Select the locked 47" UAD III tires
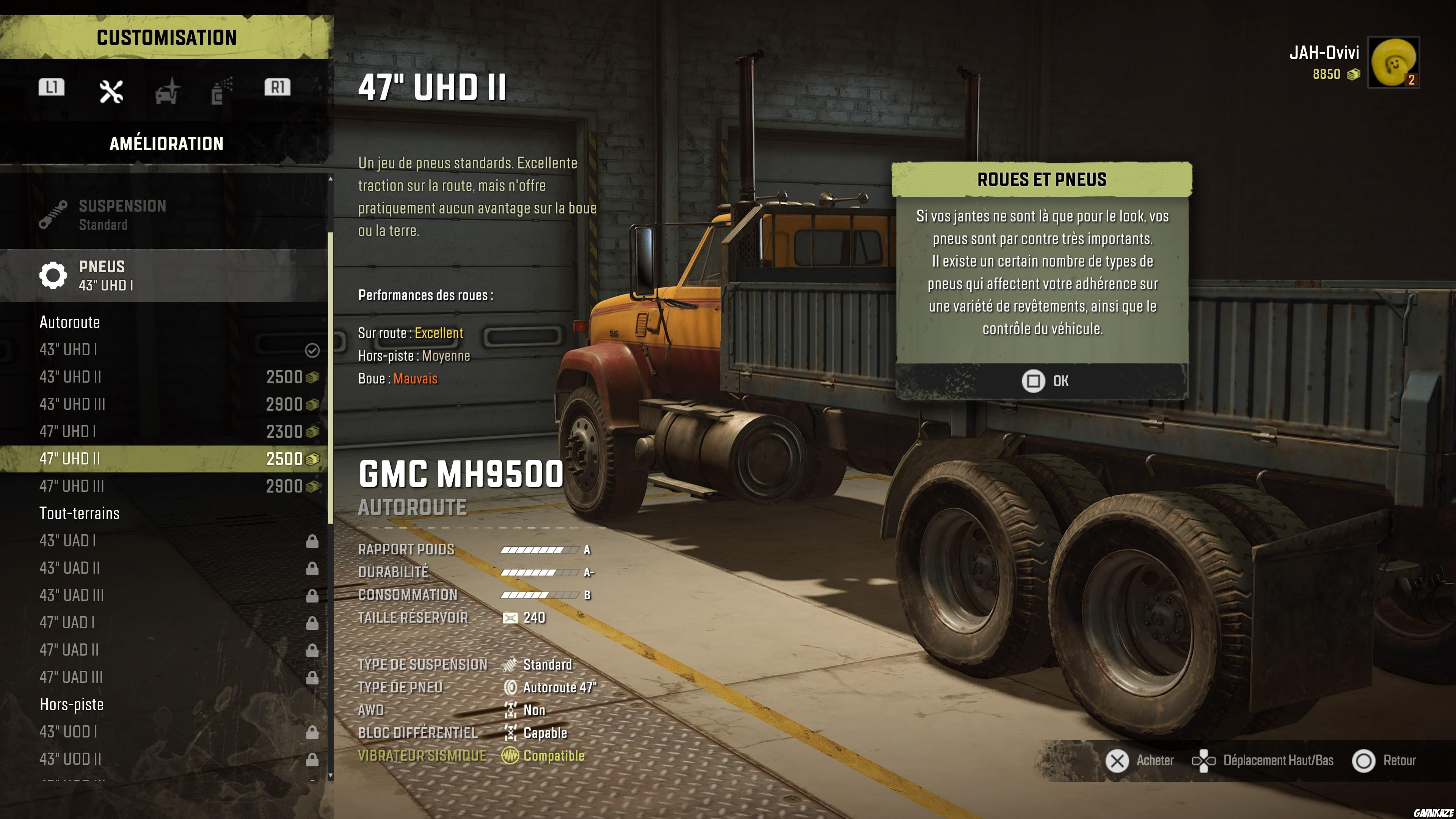 (x=164, y=677)
